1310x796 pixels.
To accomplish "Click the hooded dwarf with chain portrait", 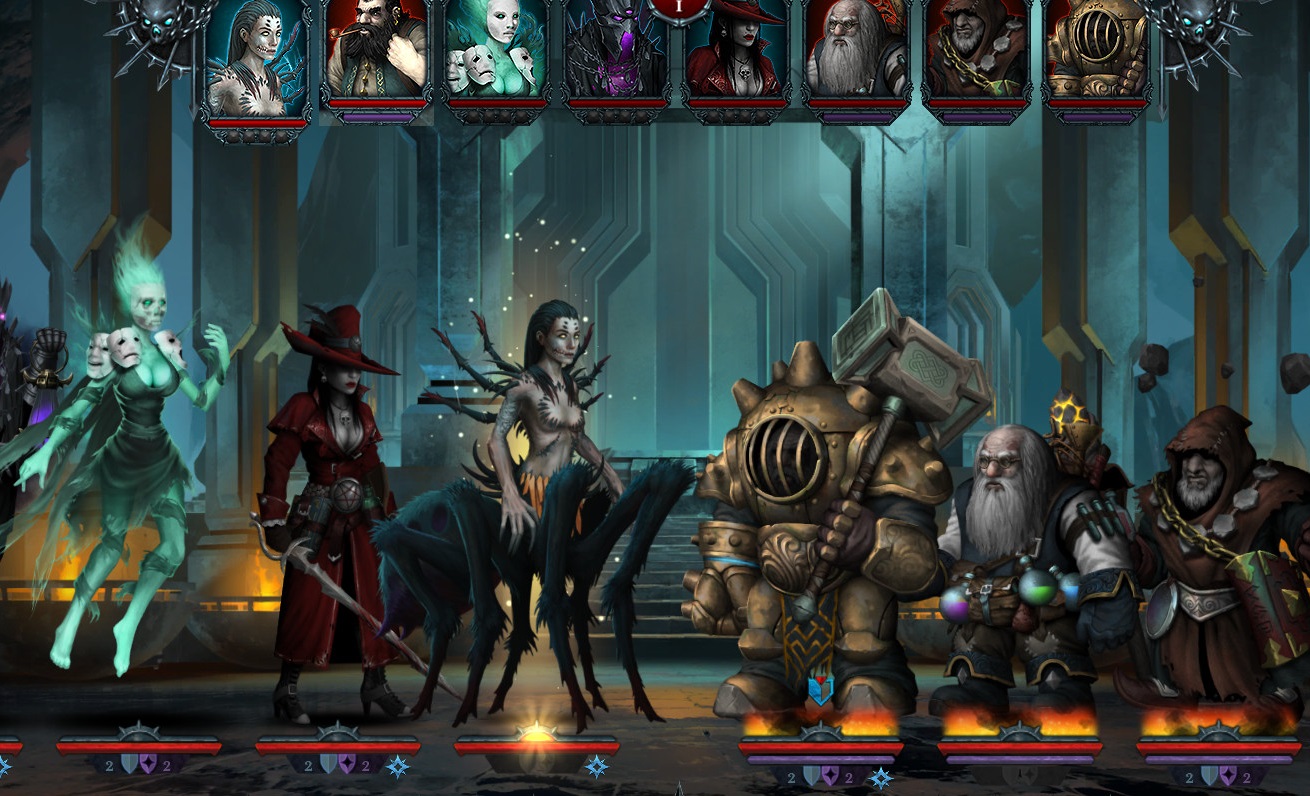I will pyautogui.click(x=977, y=48).
